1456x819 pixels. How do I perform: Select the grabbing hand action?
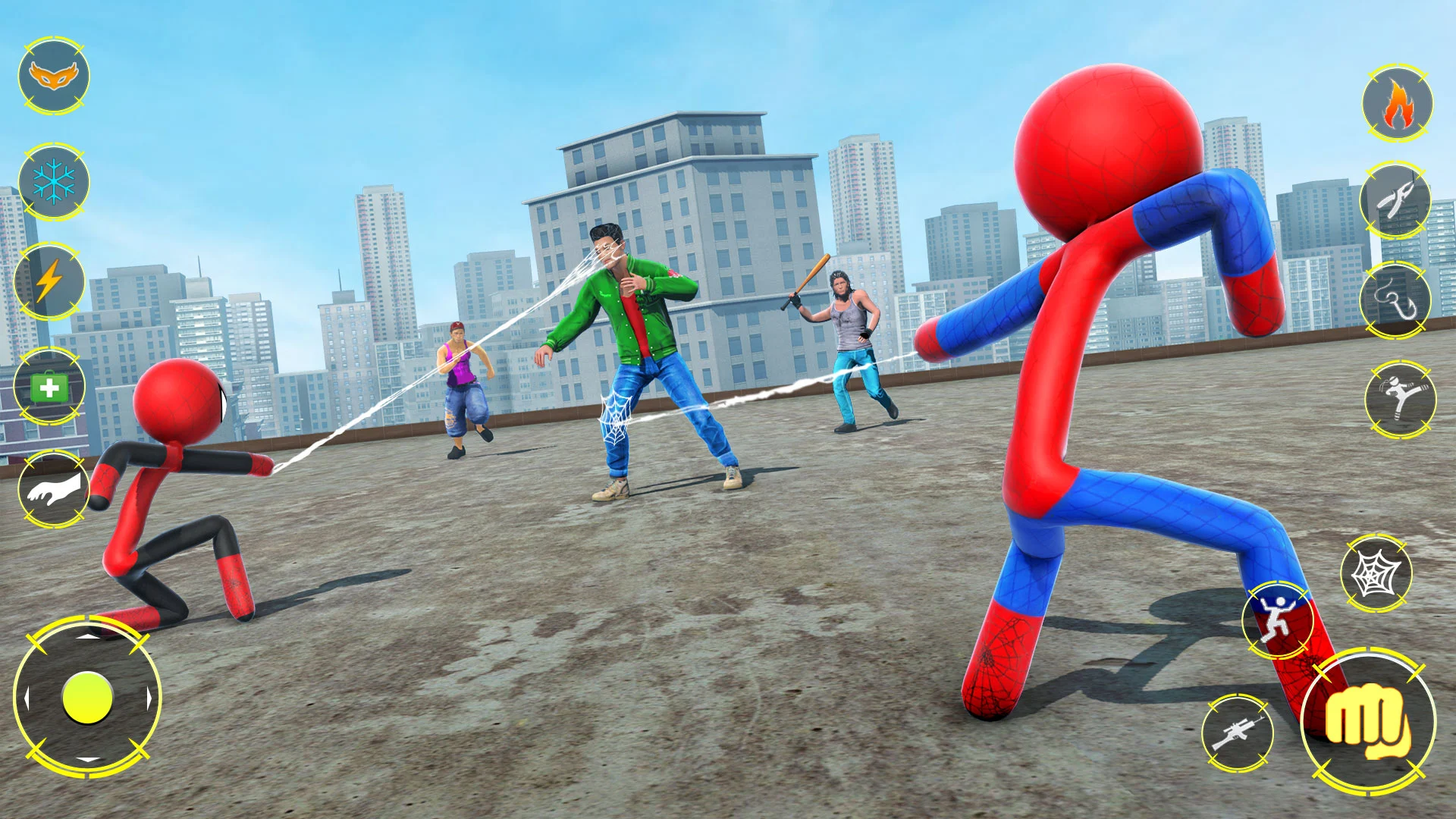pos(53,489)
